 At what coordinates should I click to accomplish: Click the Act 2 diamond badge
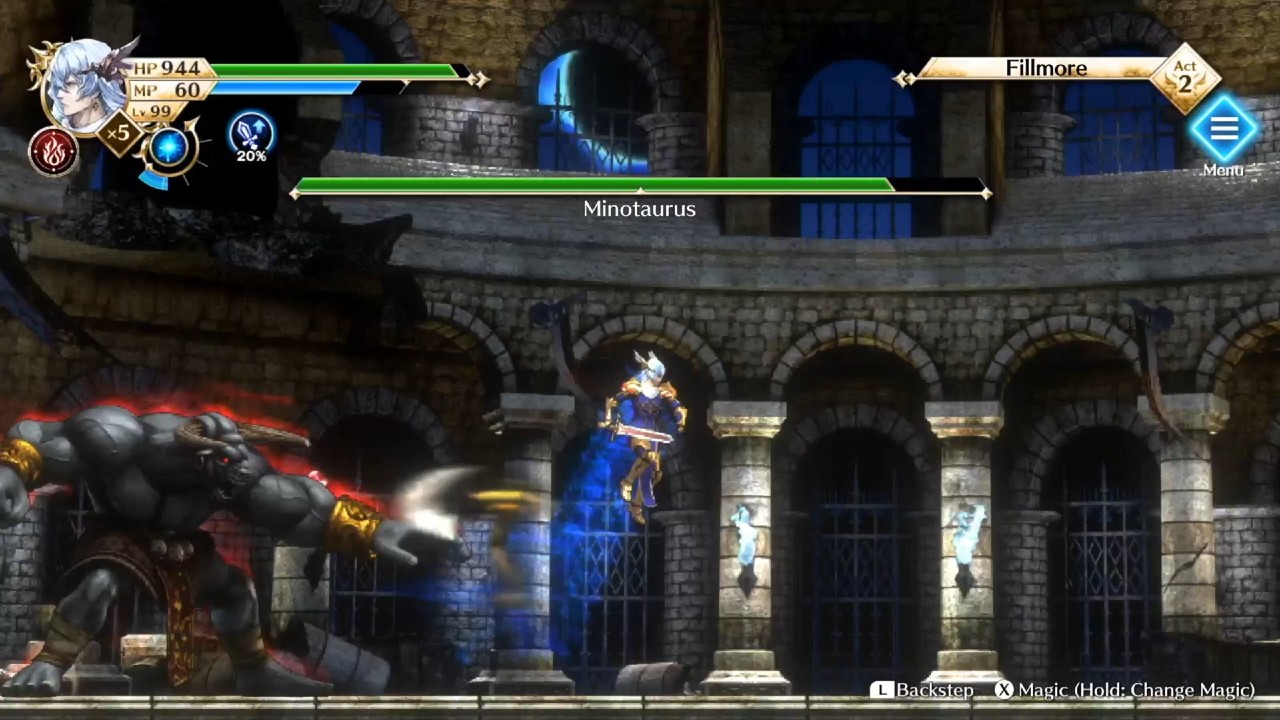tap(1183, 76)
